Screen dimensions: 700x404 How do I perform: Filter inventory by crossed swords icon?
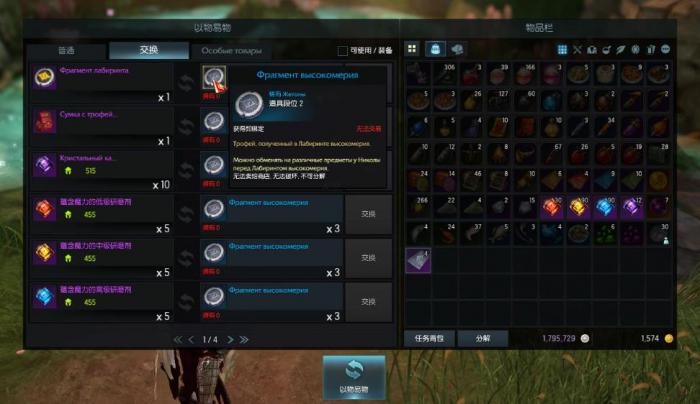click(577, 49)
